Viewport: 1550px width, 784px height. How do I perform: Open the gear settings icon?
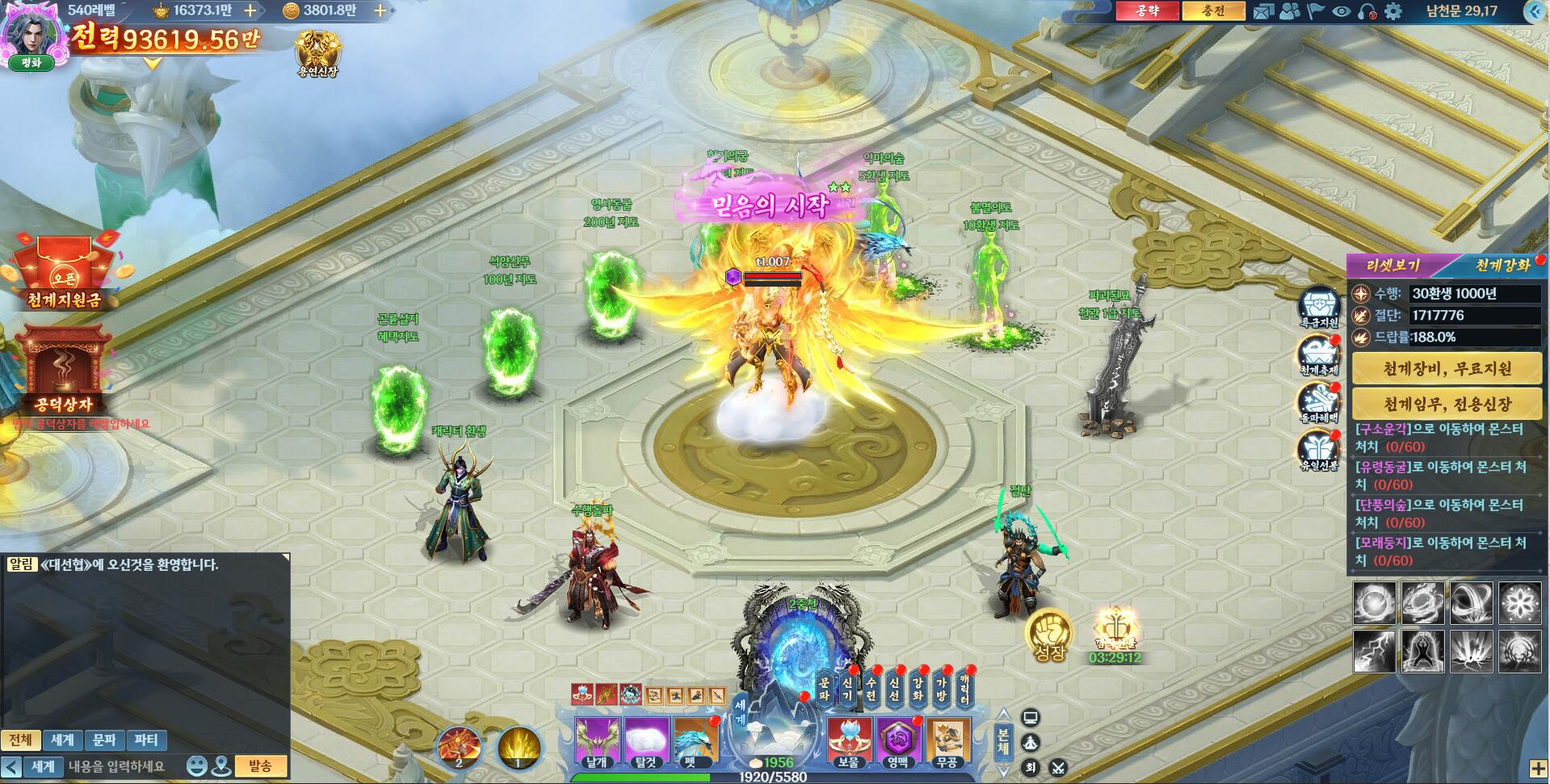pyautogui.click(x=1392, y=11)
